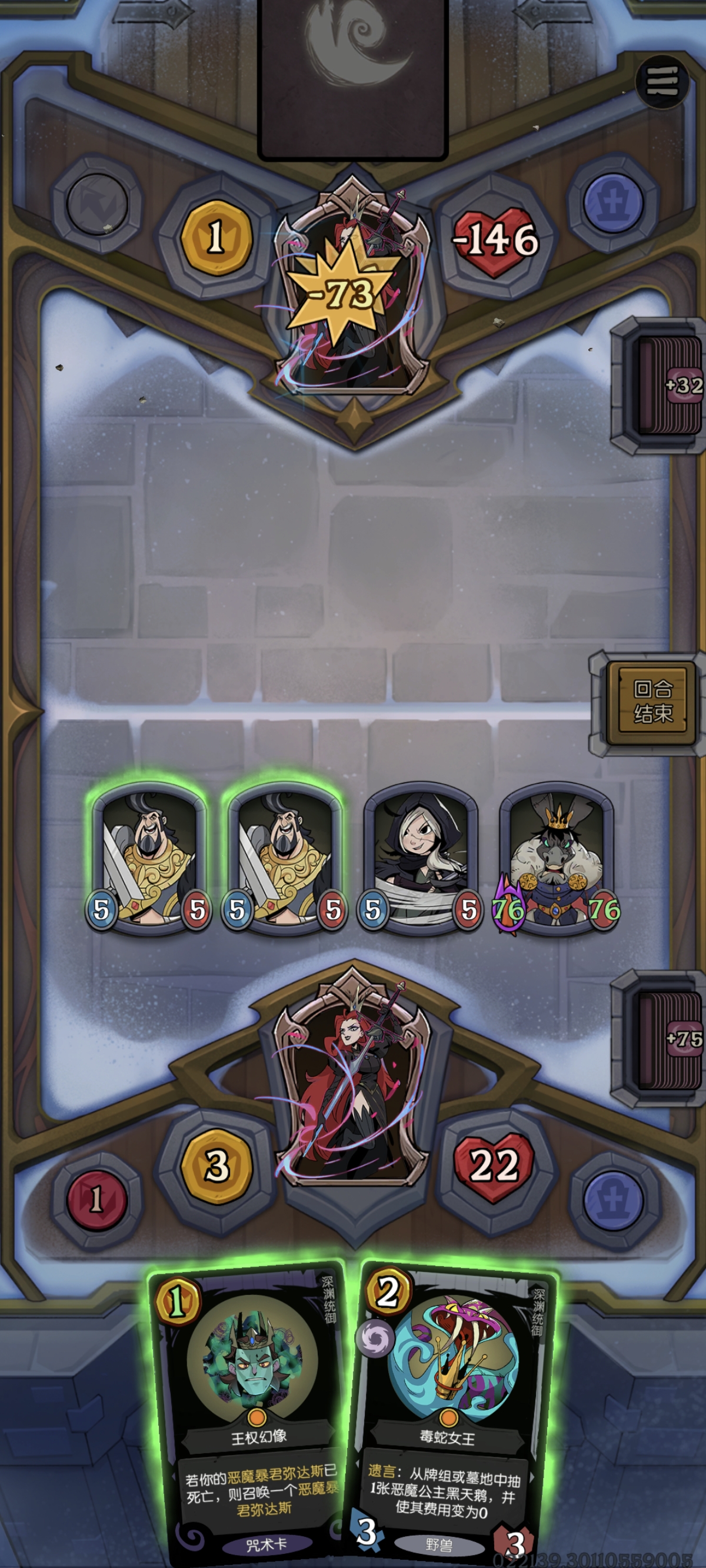The height and width of the screenshot is (1568, 706).
Task: Open the hamburger menu
Action: coord(661,81)
